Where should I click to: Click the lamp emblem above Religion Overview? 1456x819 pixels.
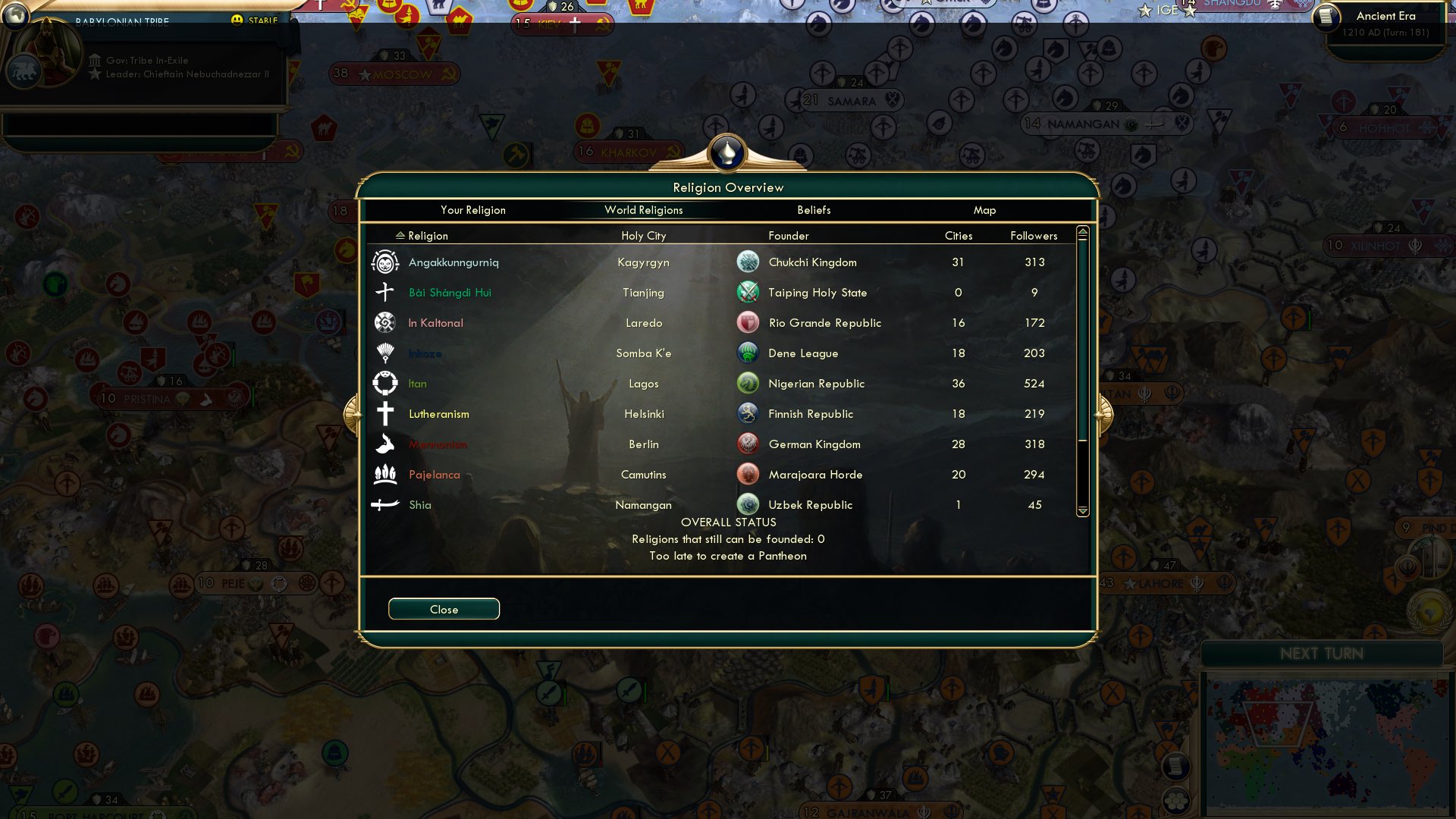point(727,152)
